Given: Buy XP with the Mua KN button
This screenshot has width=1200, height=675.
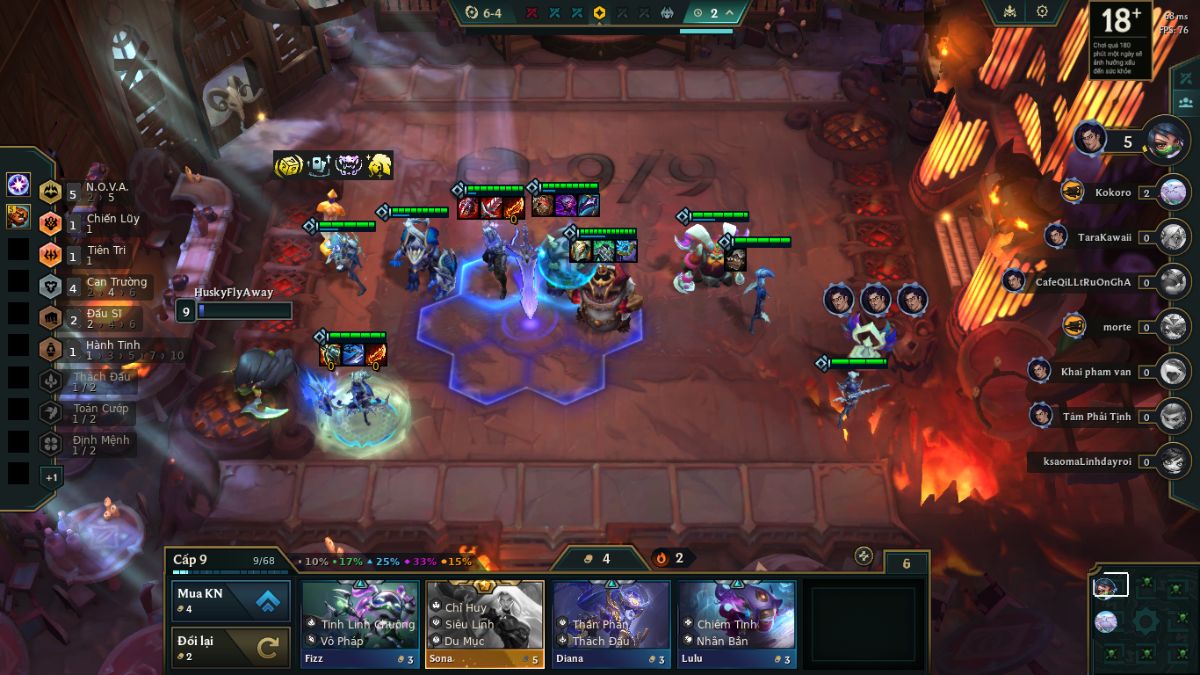Looking at the screenshot, I should tap(231, 600).
